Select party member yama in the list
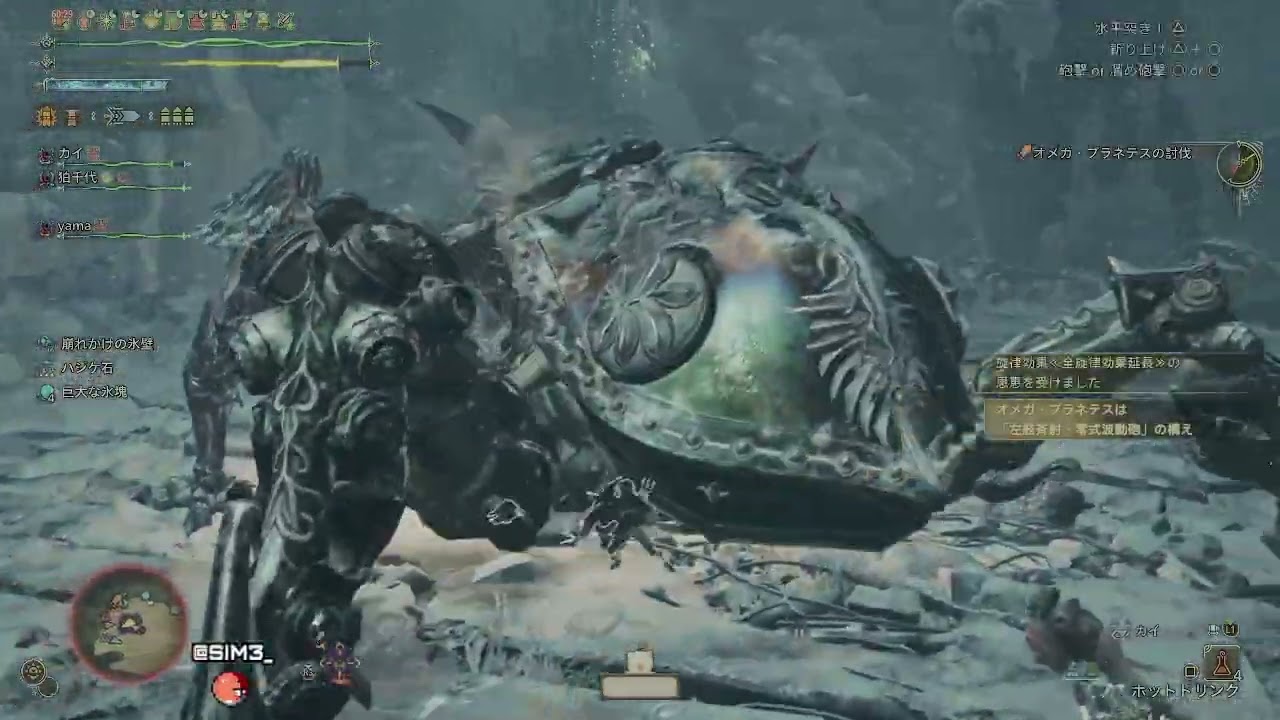Screen dimensions: 1280x720 pyautogui.click(x=74, y=226)
